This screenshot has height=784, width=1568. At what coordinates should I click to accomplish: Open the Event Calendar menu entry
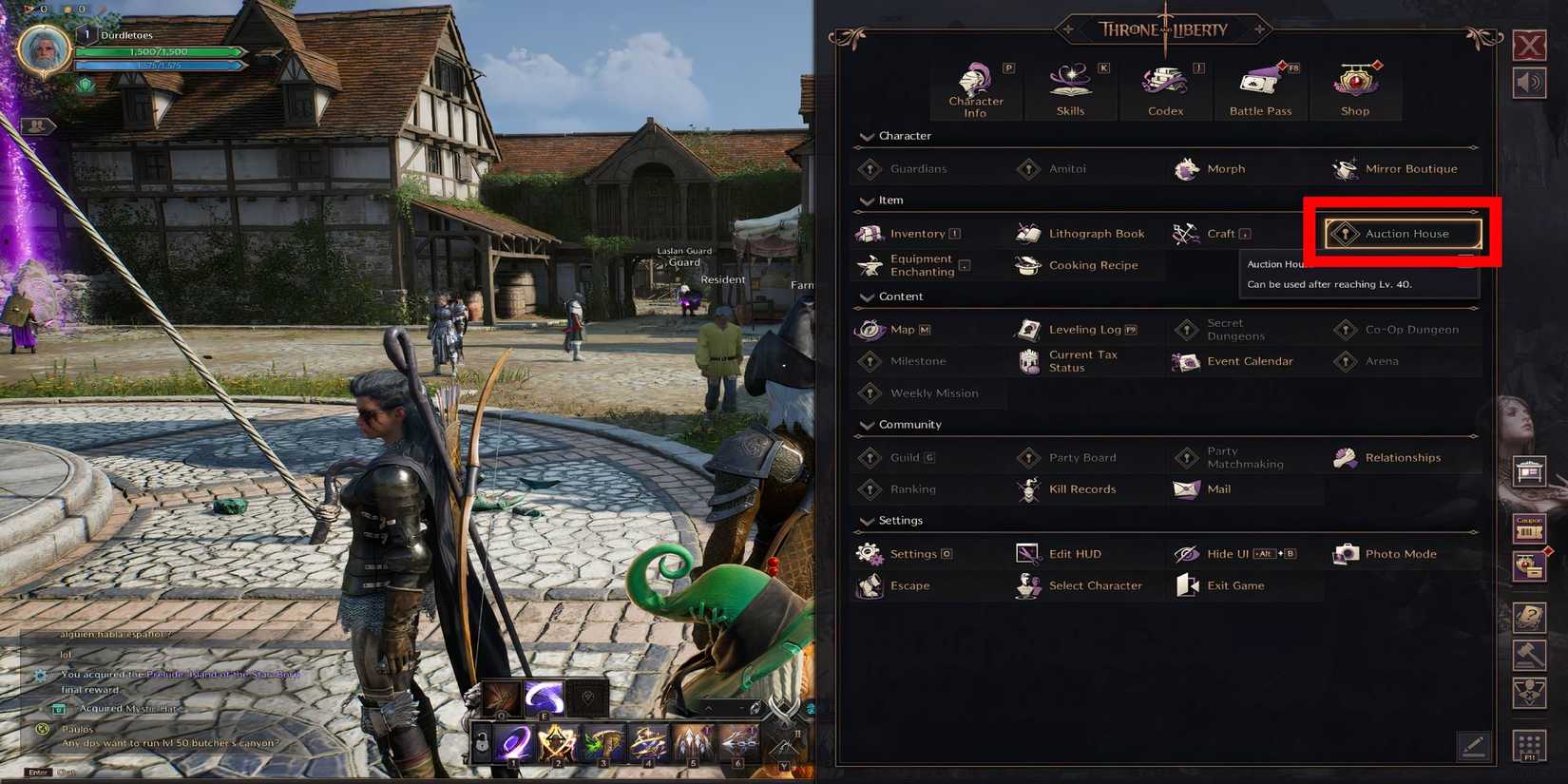(1245, 361)
